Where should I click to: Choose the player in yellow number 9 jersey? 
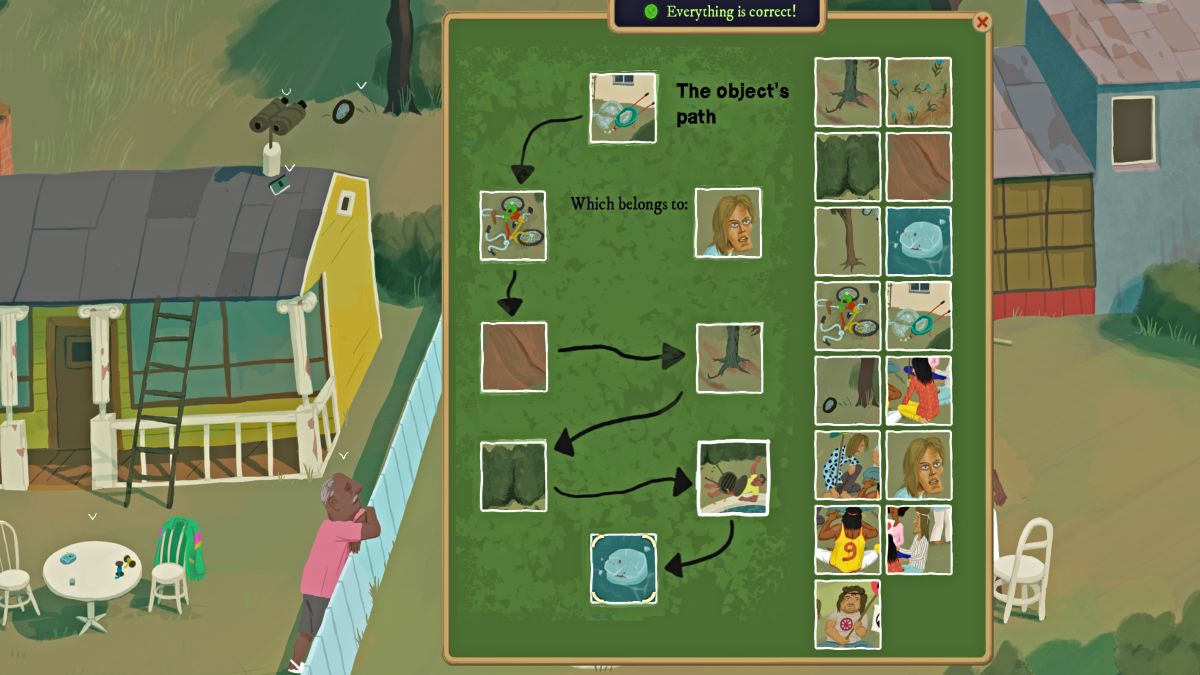coord(847,539)
